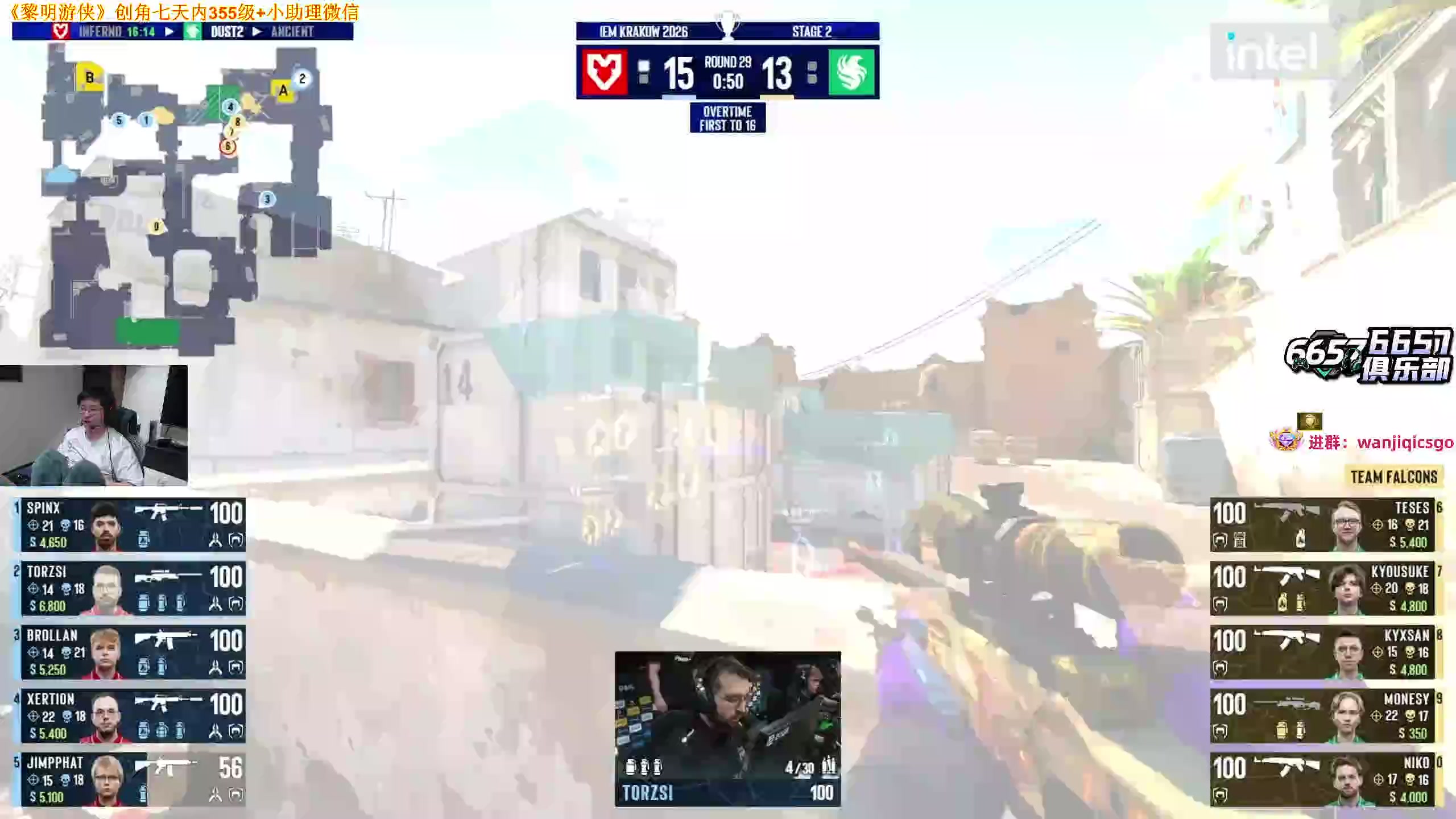Click the A bombsite marker on minimap

click(x=283, y=91)
